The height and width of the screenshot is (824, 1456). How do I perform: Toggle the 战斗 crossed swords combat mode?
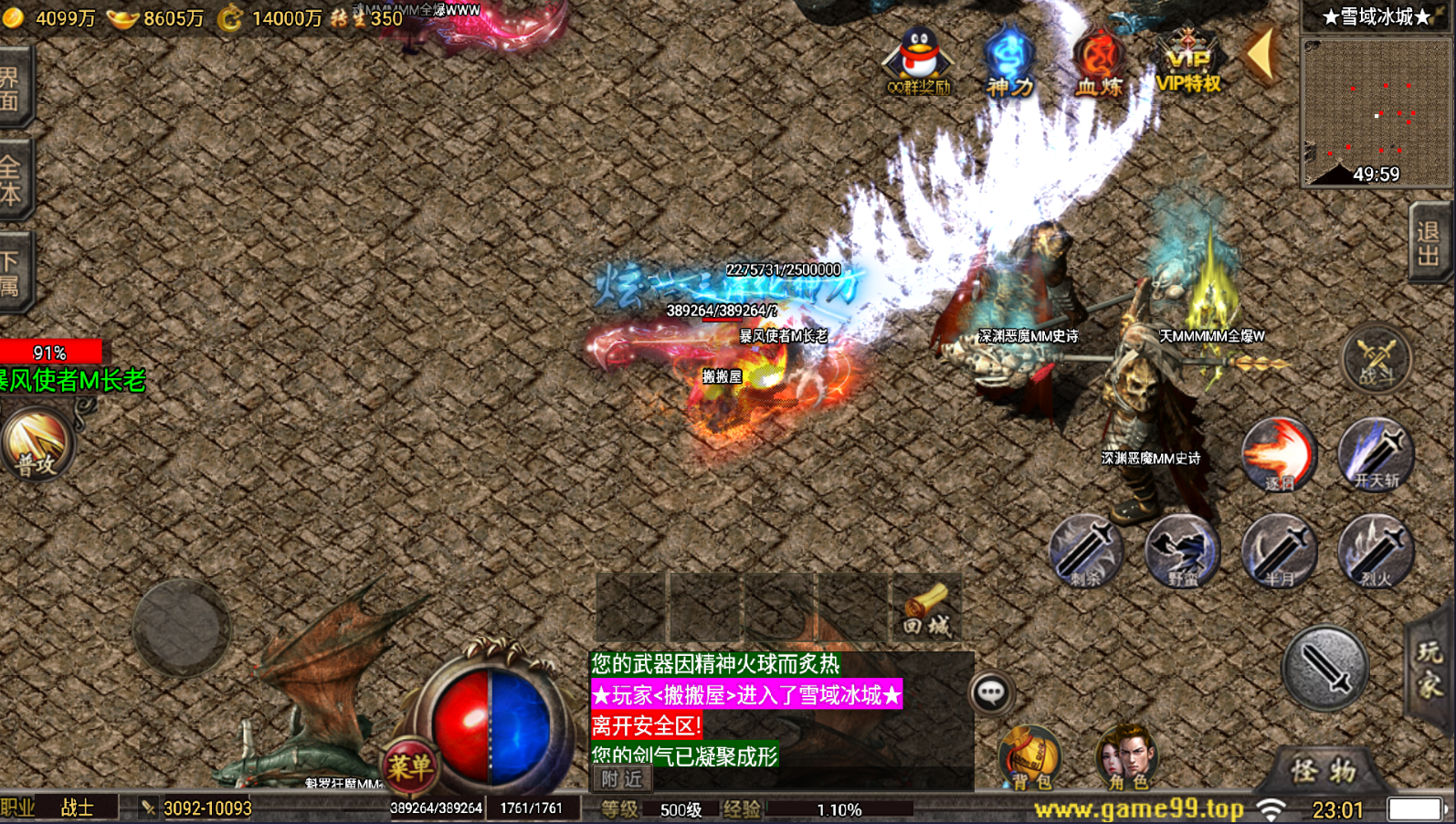coord(1377,359)
